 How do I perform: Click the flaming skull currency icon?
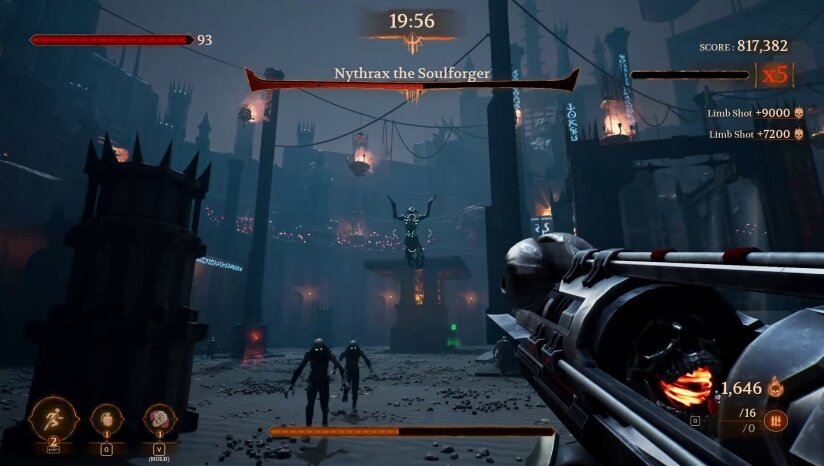tap(774, 389)
